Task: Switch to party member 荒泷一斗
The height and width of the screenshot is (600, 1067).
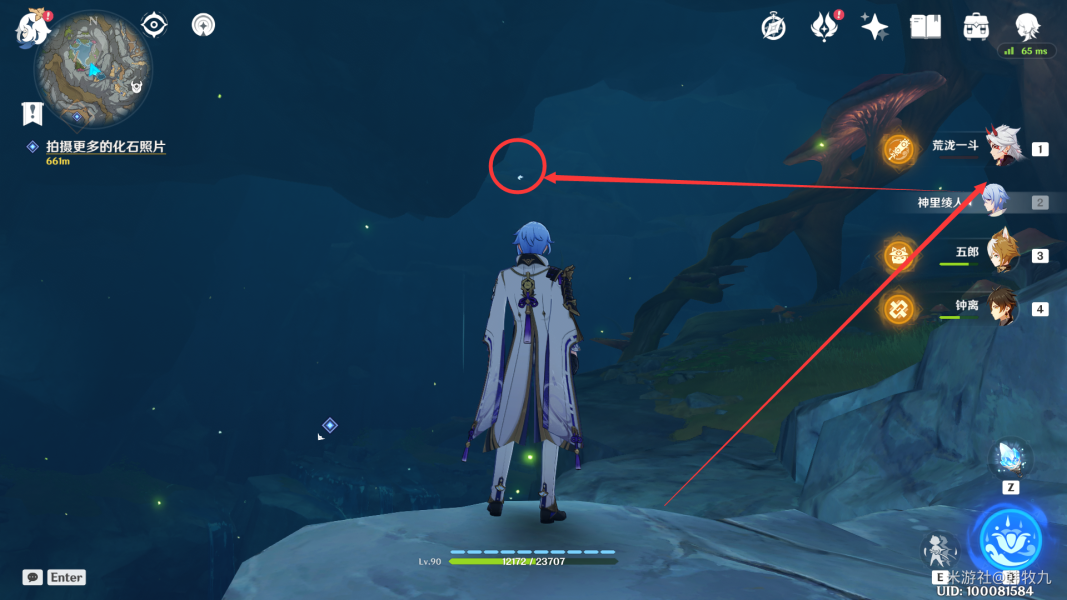Action: 1002,150
